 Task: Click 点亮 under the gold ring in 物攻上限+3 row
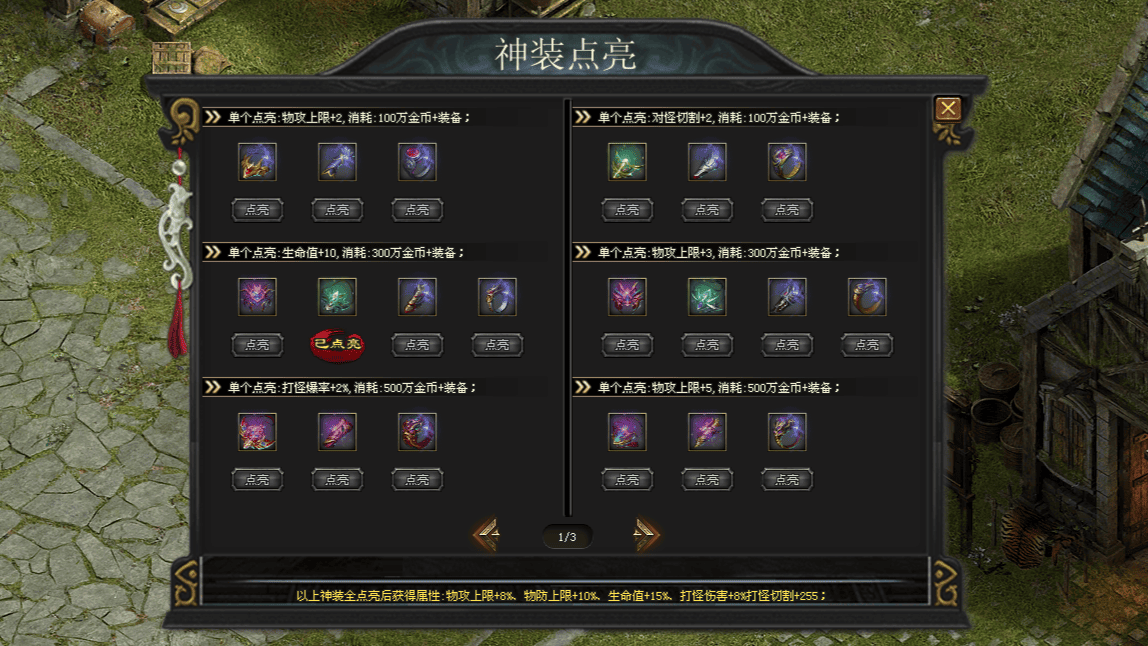tap(867, 345)
